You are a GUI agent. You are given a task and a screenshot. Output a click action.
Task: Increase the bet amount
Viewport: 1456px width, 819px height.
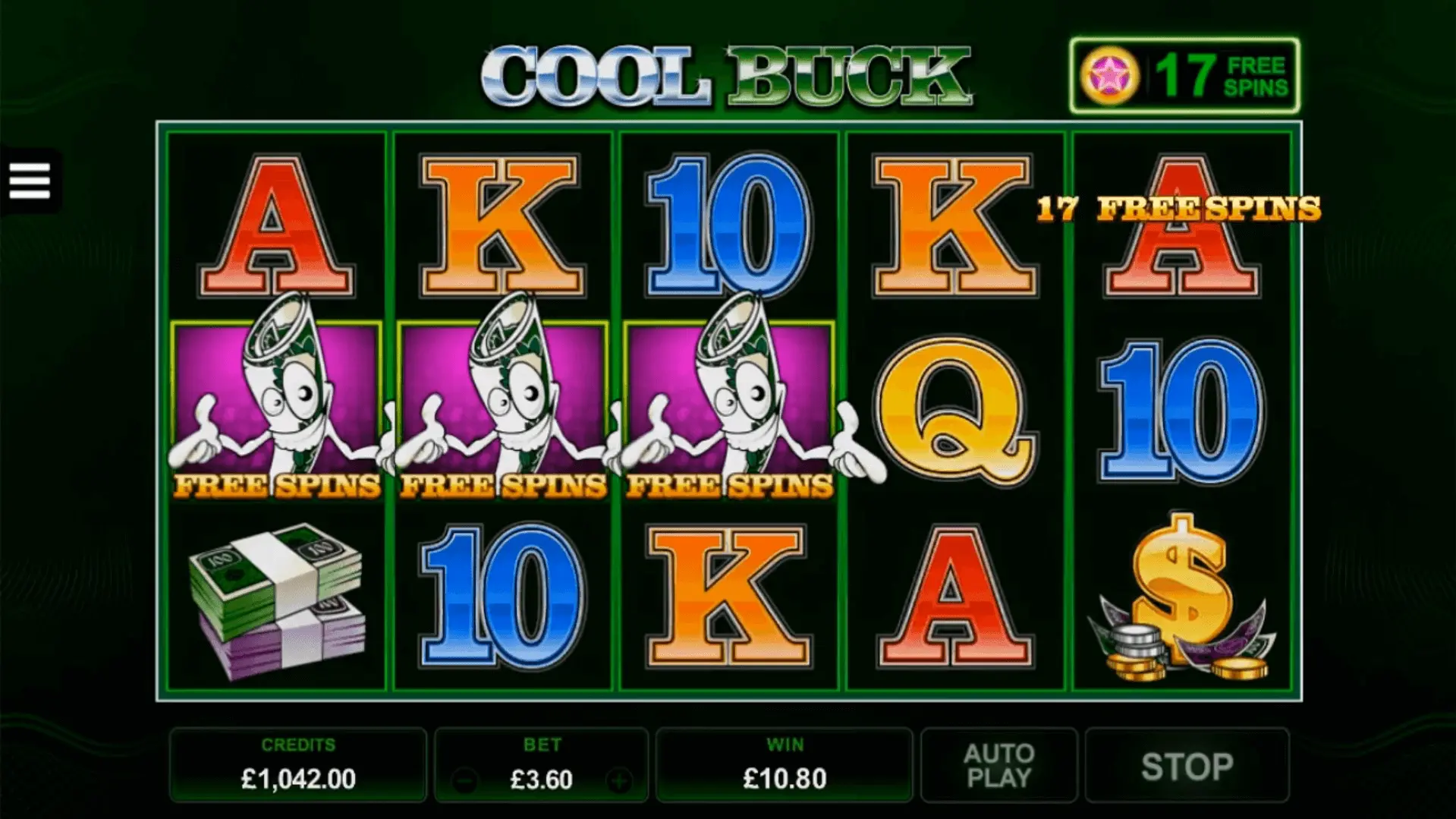click(x=620, y=780)
